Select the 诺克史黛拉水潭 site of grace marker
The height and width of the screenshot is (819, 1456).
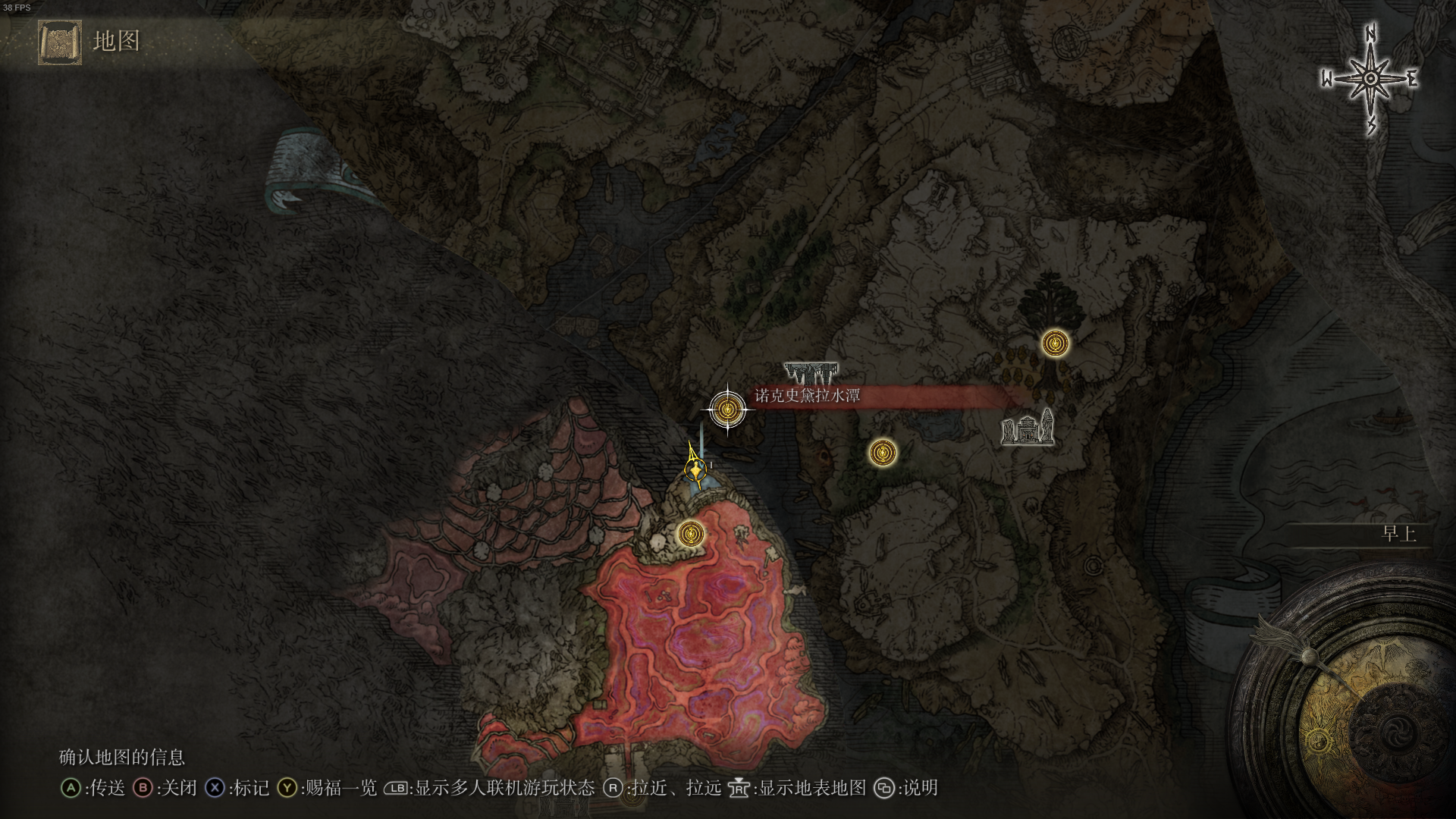pos(727,409)
